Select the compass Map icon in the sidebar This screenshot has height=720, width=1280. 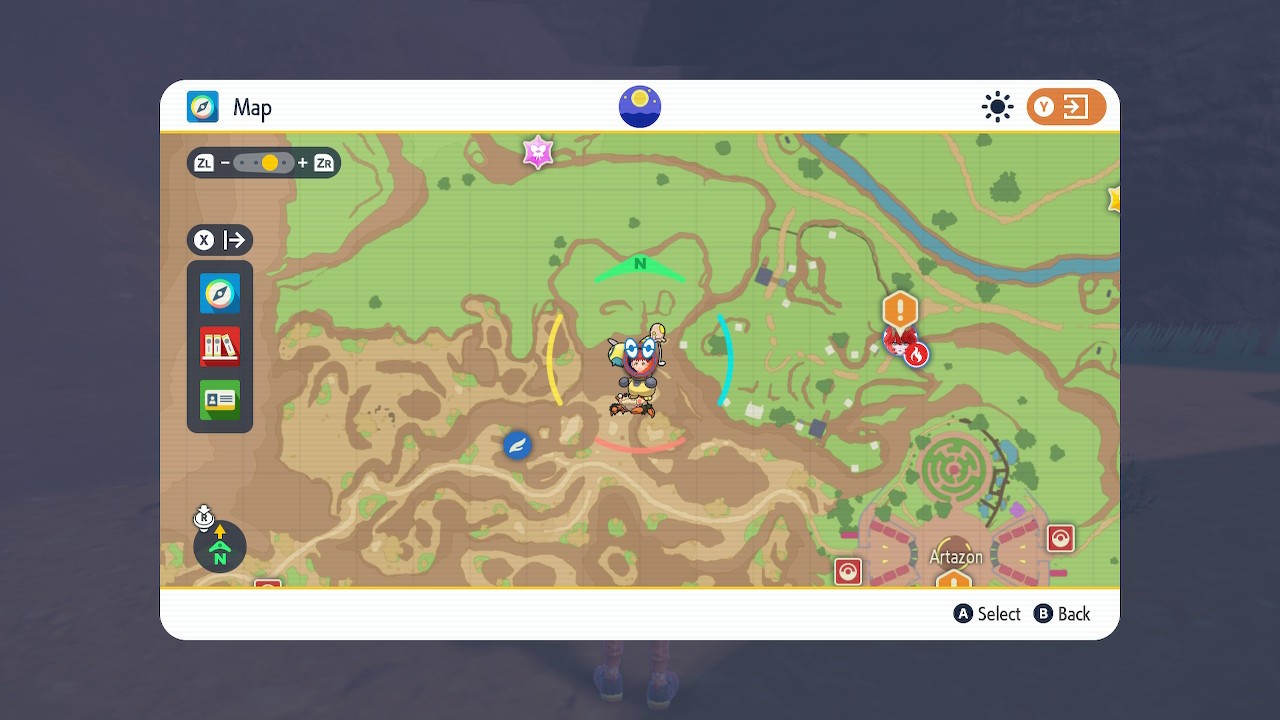coord(219,293)
